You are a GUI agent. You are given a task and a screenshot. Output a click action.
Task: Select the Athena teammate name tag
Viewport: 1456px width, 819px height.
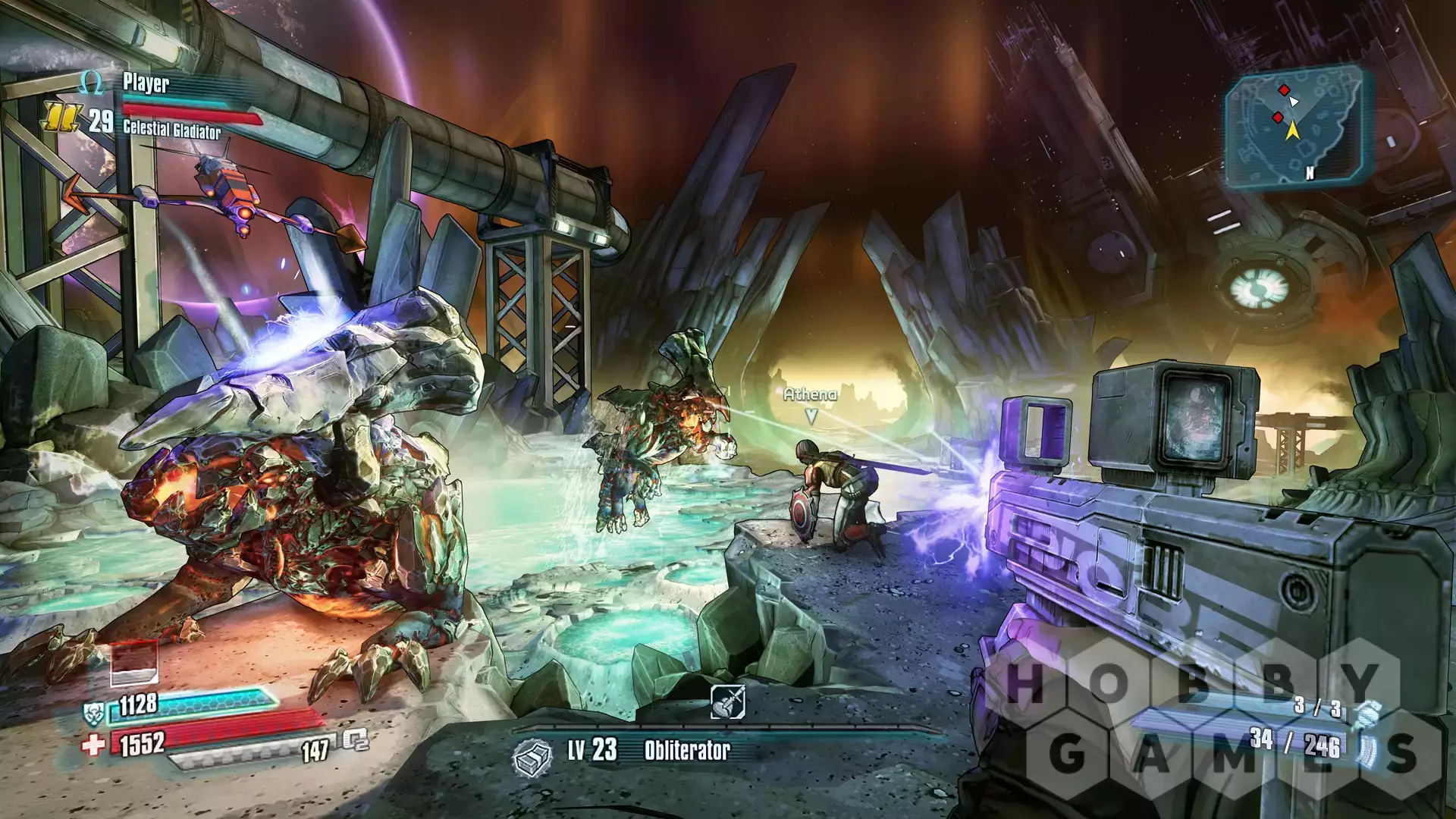coord(810,394)
